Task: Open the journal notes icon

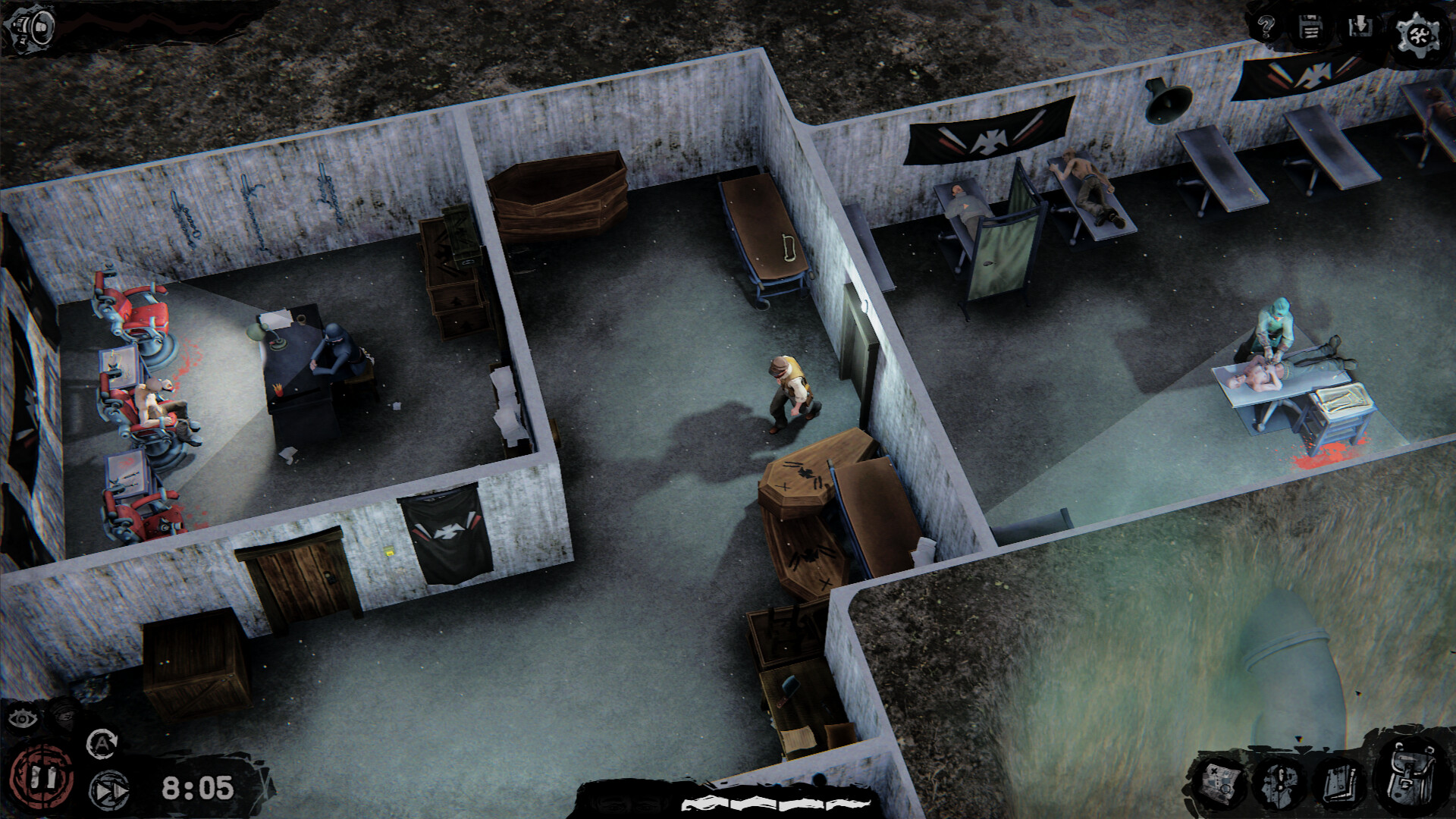Action: click(1341, 783)
